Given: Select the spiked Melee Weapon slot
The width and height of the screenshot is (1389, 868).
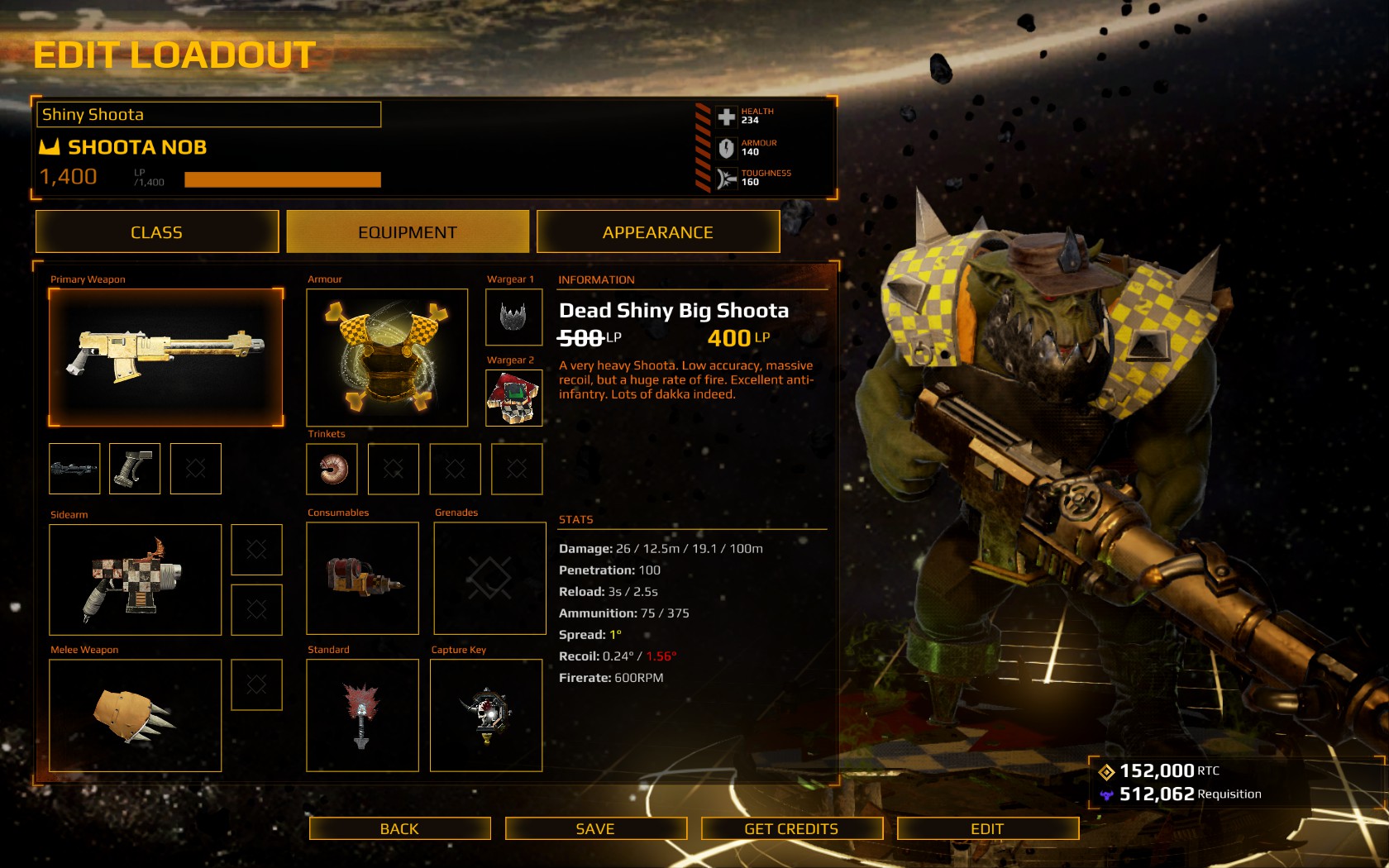Looking at the screenshot, I should coord(135,715).
